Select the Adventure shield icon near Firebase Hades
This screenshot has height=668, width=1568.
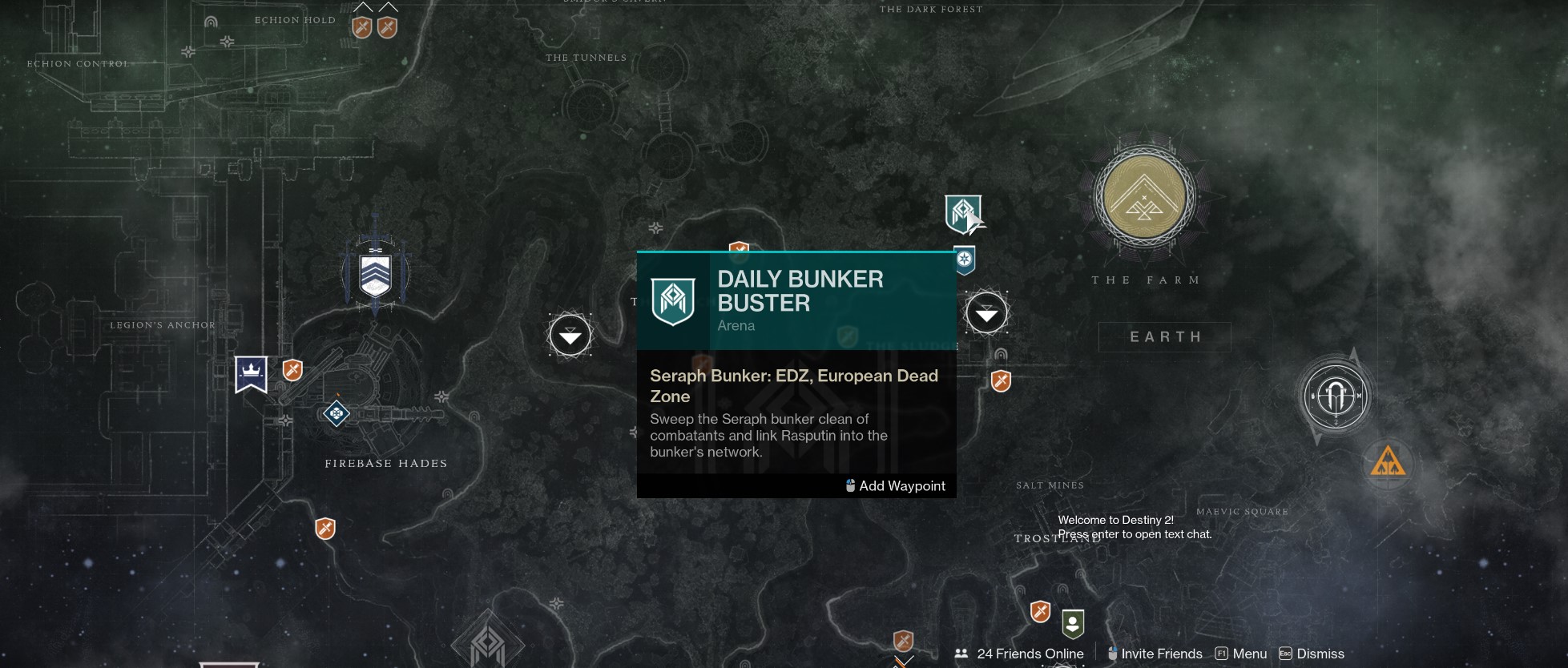[x=292, y=370]
